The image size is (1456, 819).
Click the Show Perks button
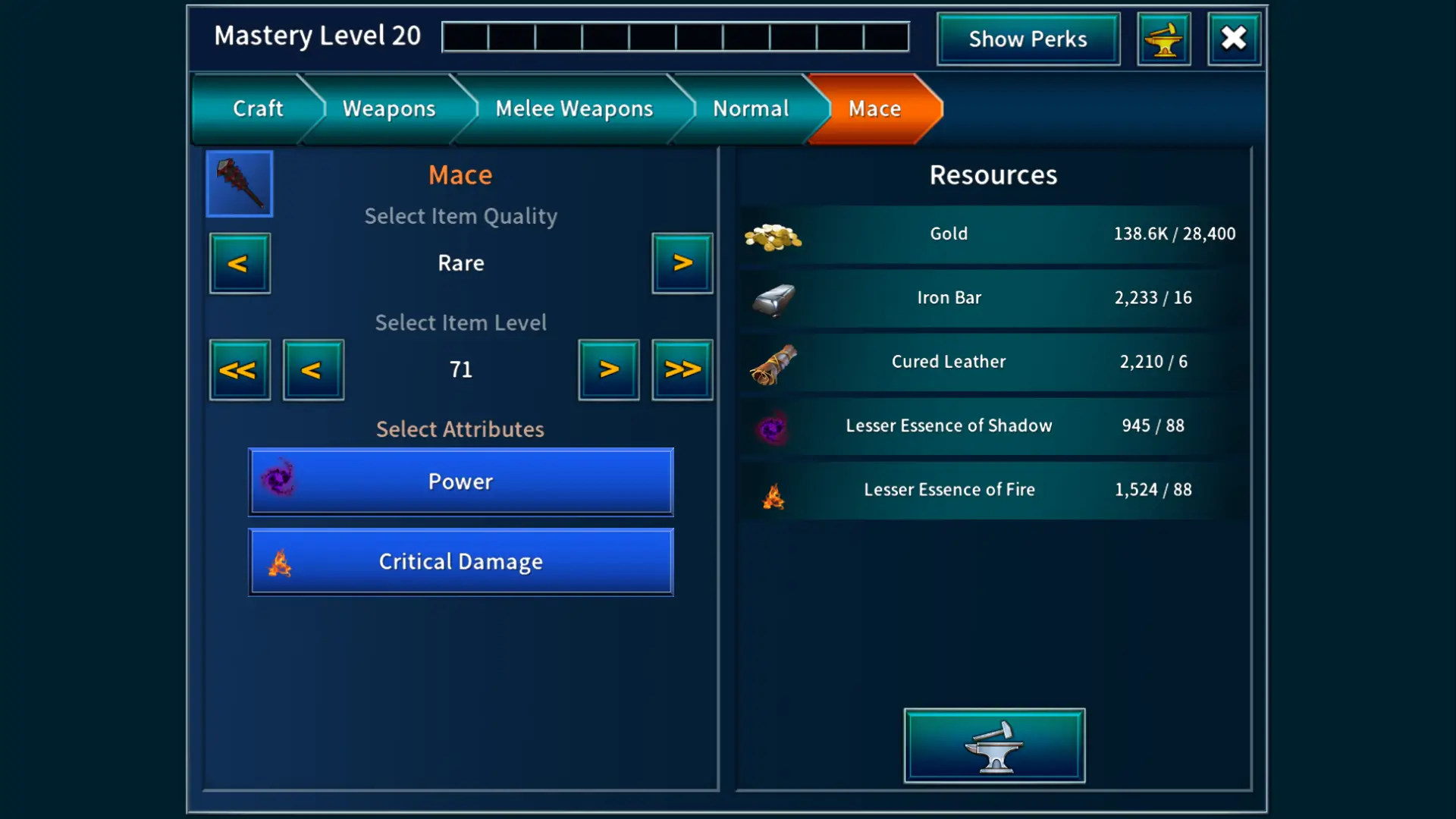point(1028,39)
